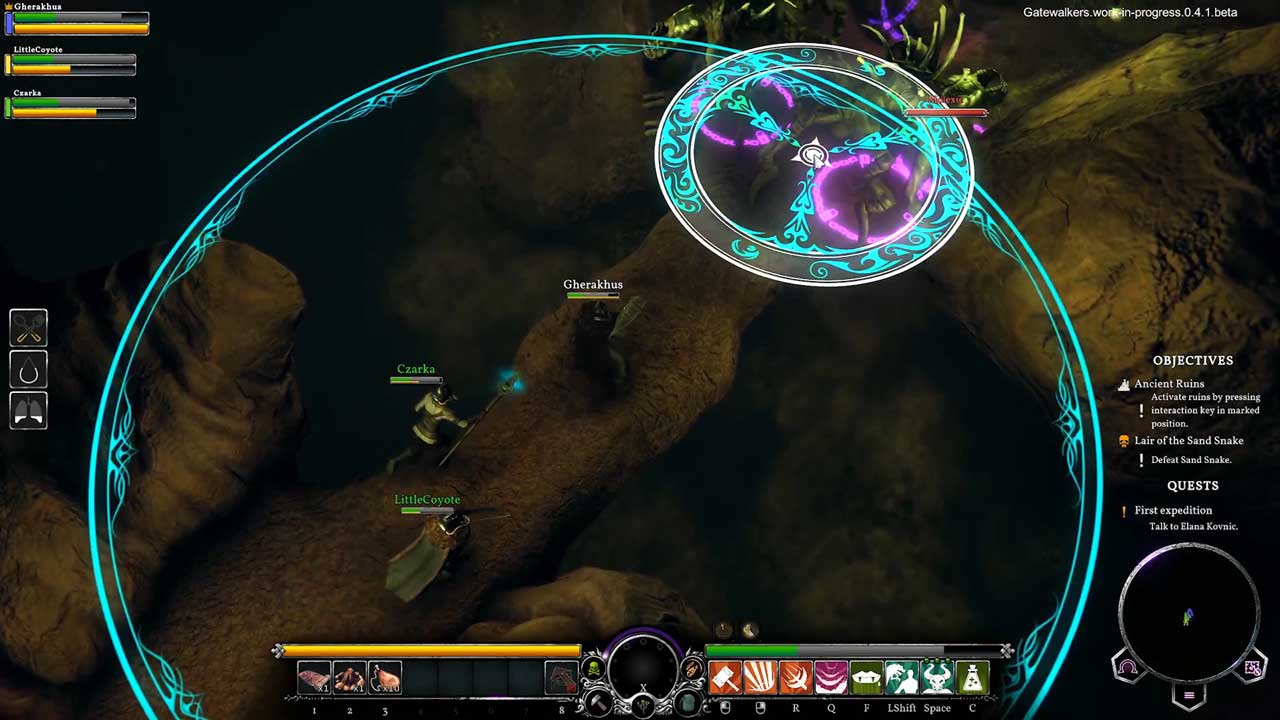Use the potion flask C ability
Screen dimensions: 1280x720
972,678
